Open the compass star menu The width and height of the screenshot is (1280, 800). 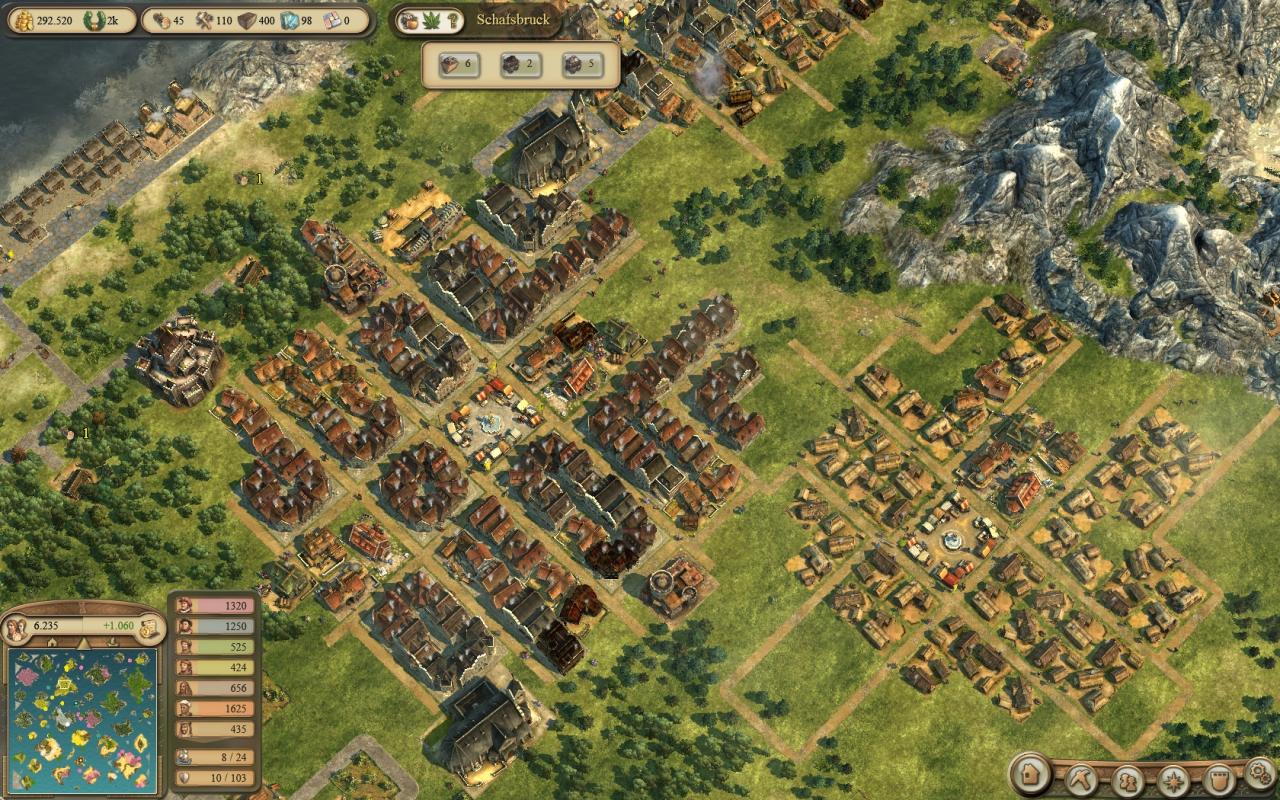coord(1174,779)
